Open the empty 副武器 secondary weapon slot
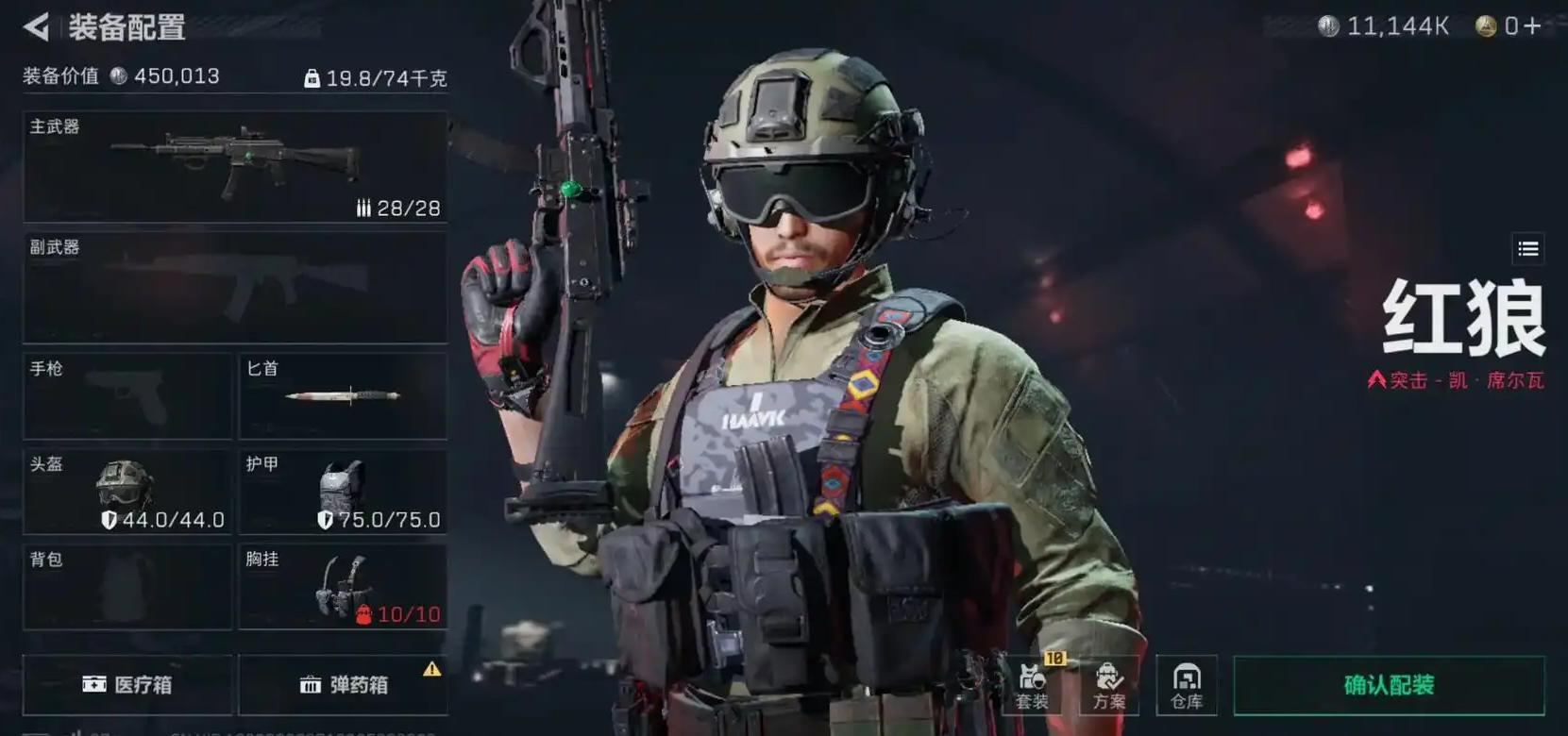Screen dimensions: 1568x736 [235, 288]
